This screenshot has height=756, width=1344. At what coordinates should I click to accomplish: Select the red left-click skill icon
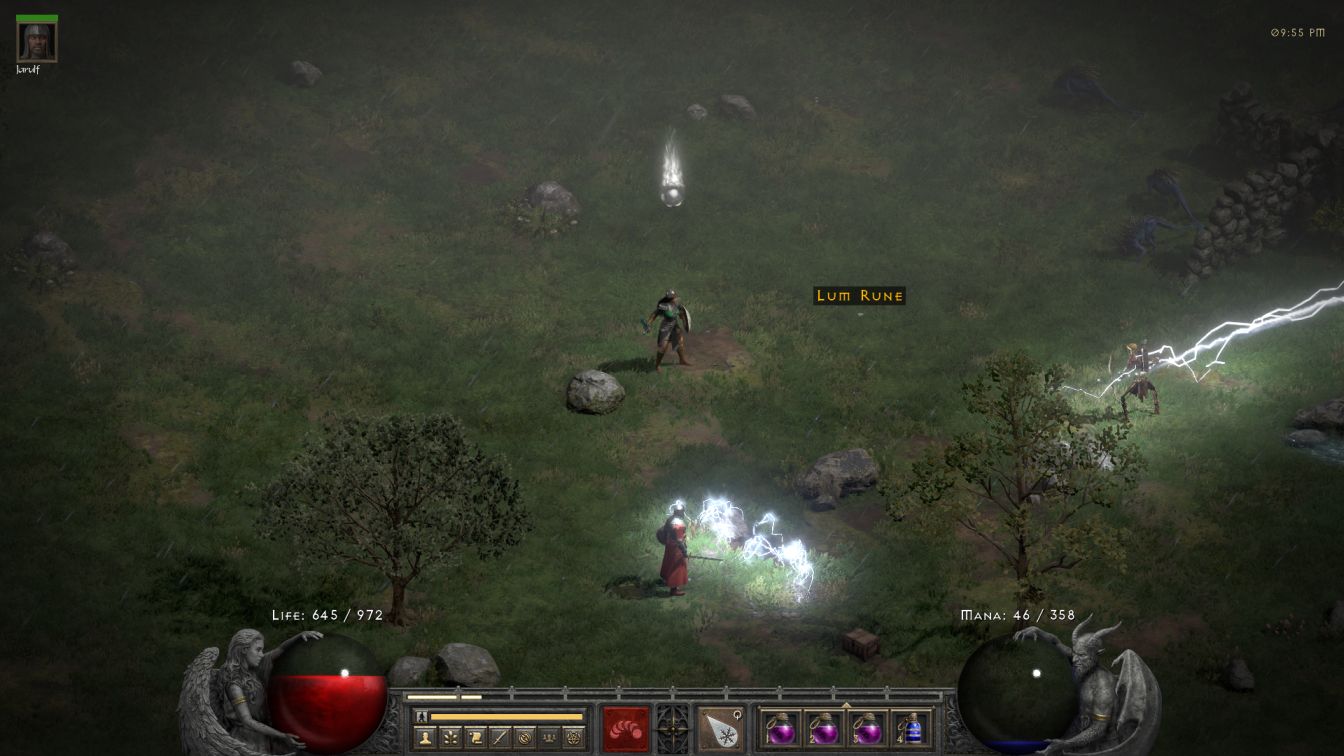626,729
